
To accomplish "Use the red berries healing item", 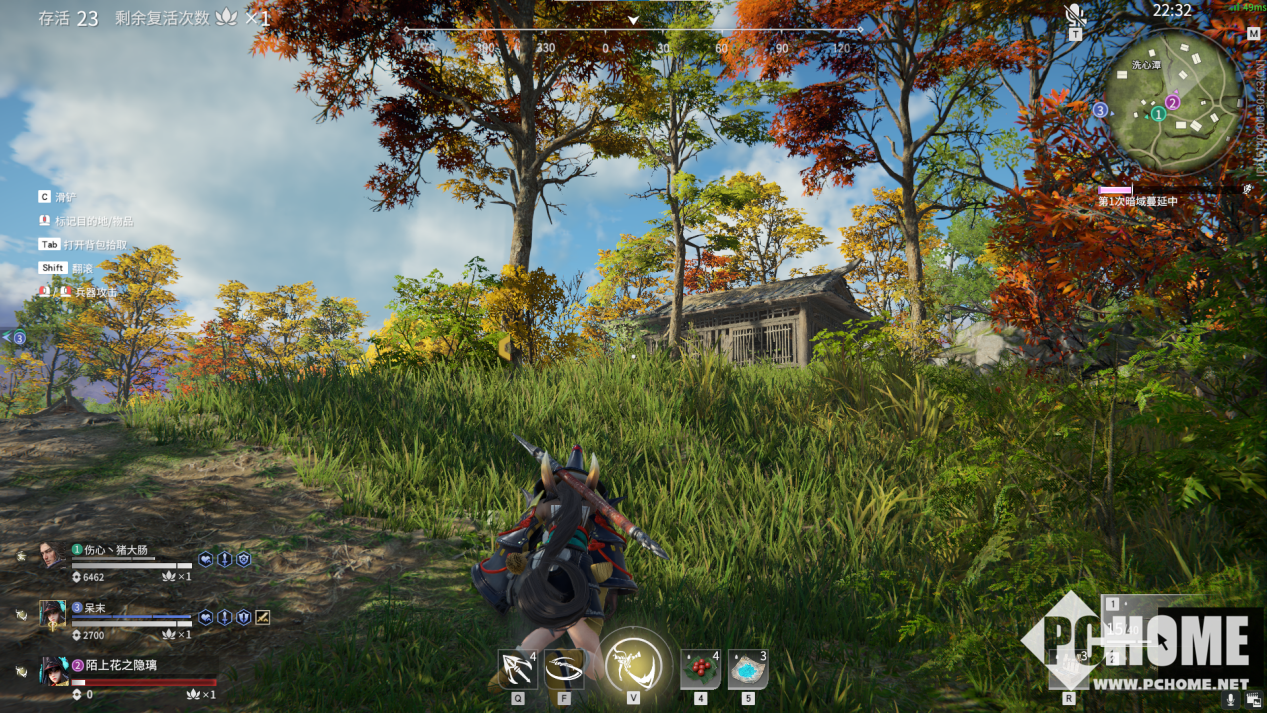I will pos(700,669).
